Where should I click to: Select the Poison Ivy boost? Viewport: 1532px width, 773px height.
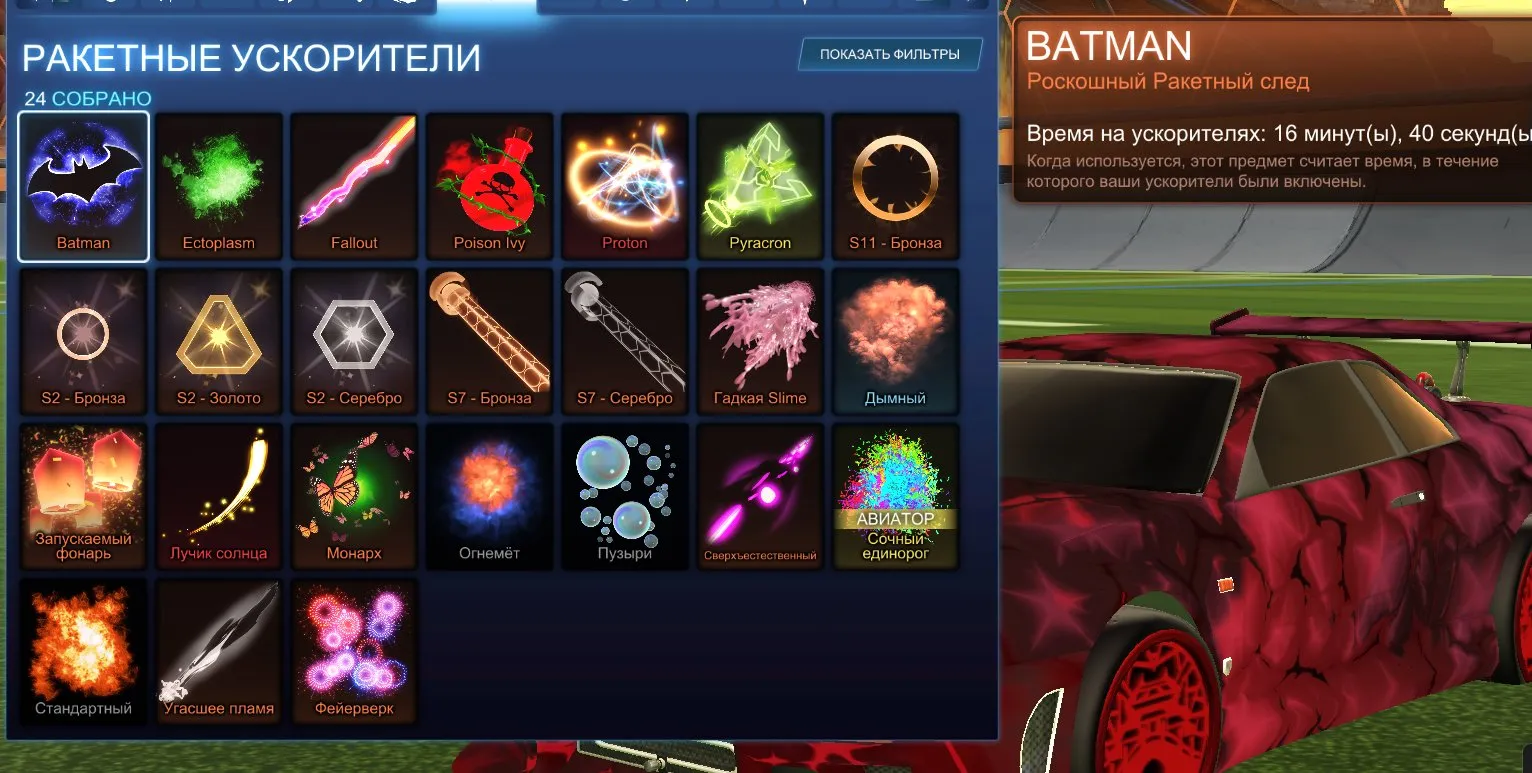click(489, 186)
